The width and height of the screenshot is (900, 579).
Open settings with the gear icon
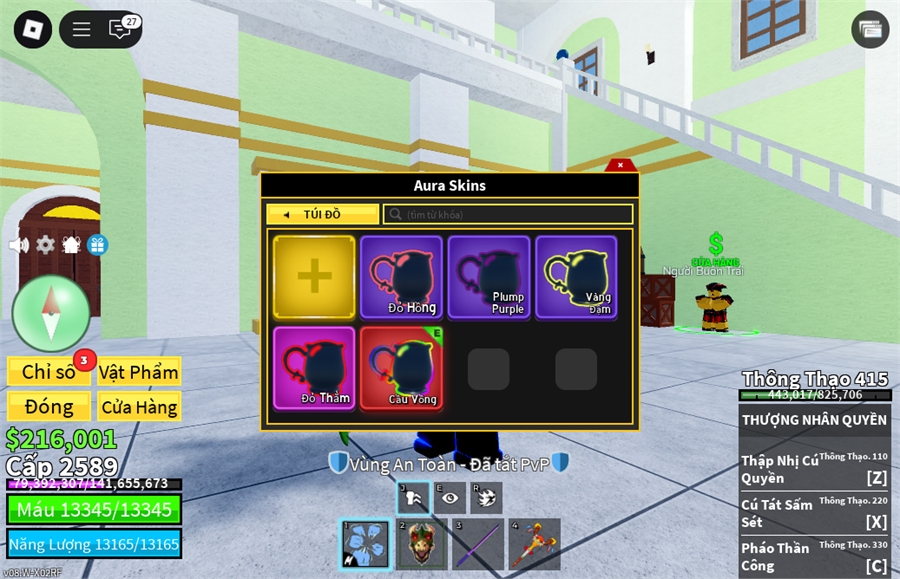click(x=45, y=245)
